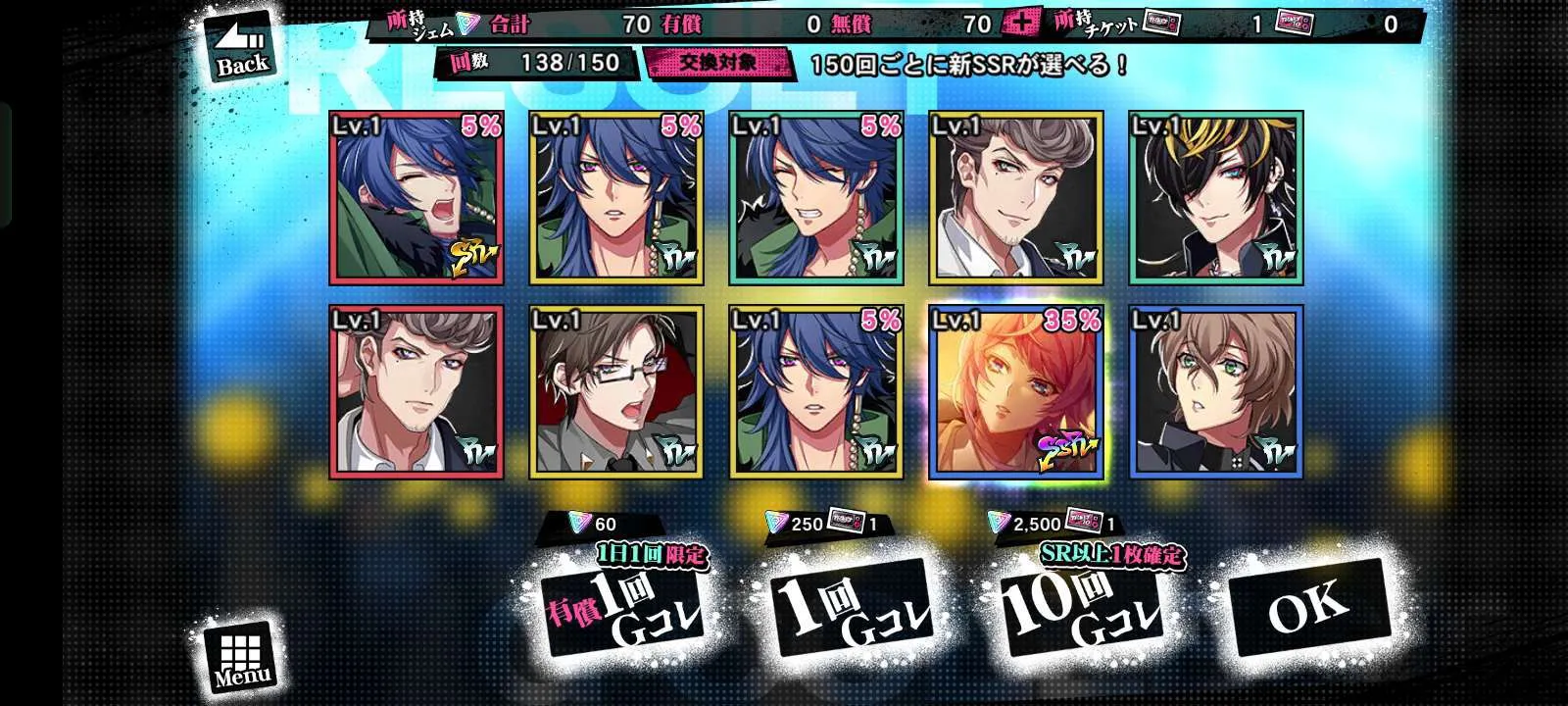The height and width of the screenshot is (706, 1568).
Task: Open the black-and-gold-haired character card
Action: click(x=1216, y=198)
